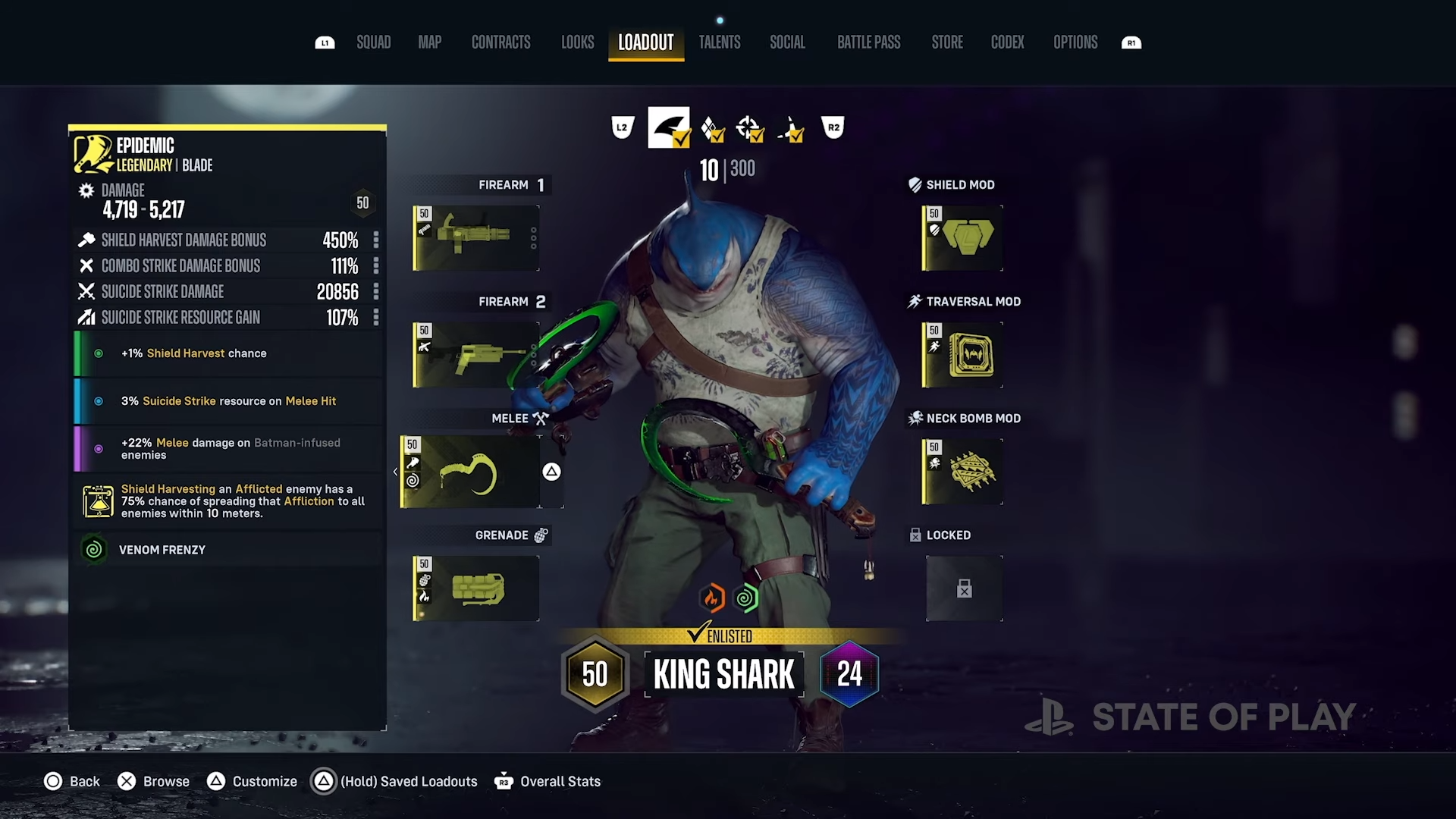Expand the Suicide Strike Damage details
The height and width of the screenshot is (819, 1456).
[x=376, y=292]
